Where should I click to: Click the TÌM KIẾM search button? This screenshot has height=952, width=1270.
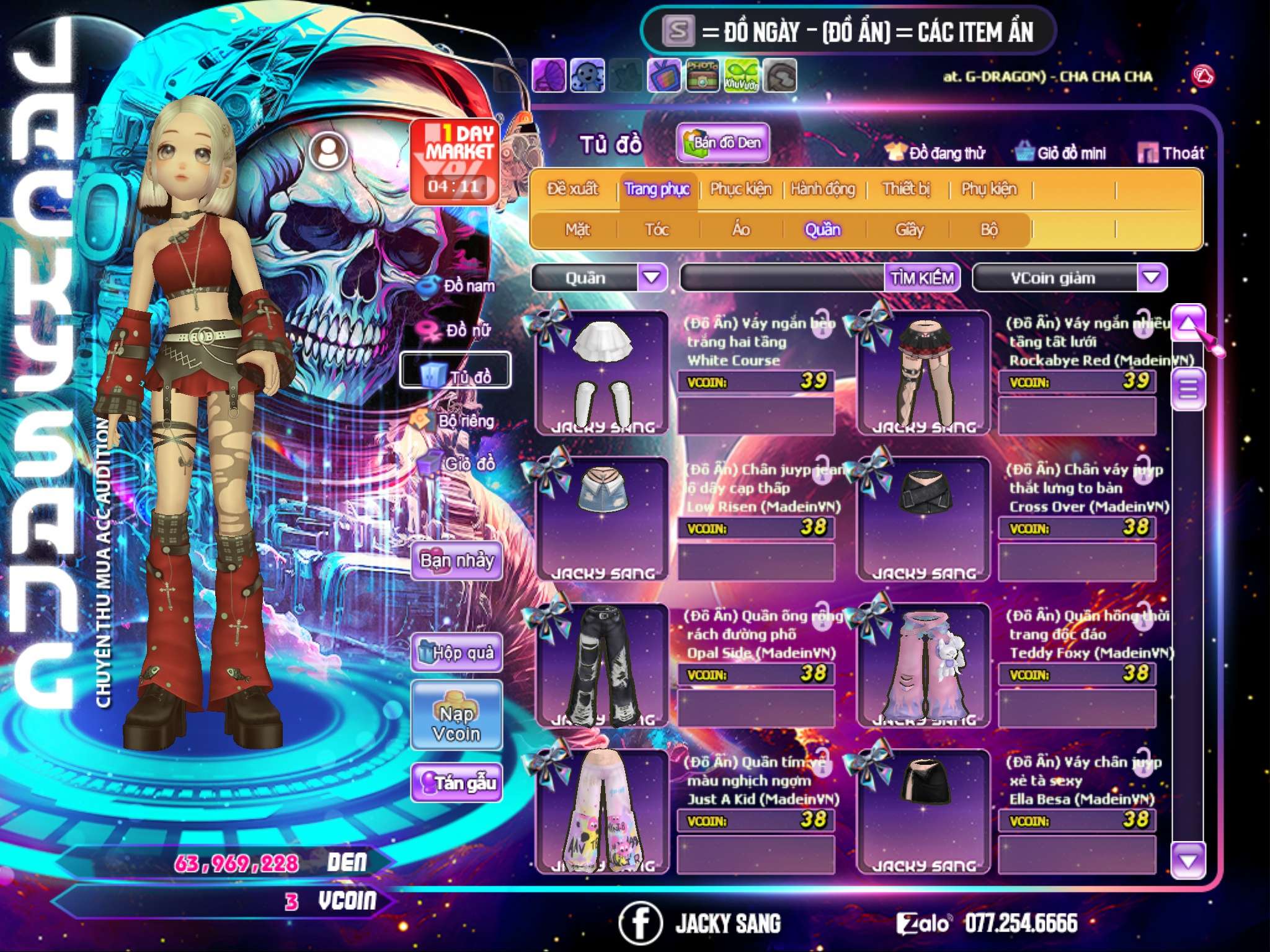[922, 278]
